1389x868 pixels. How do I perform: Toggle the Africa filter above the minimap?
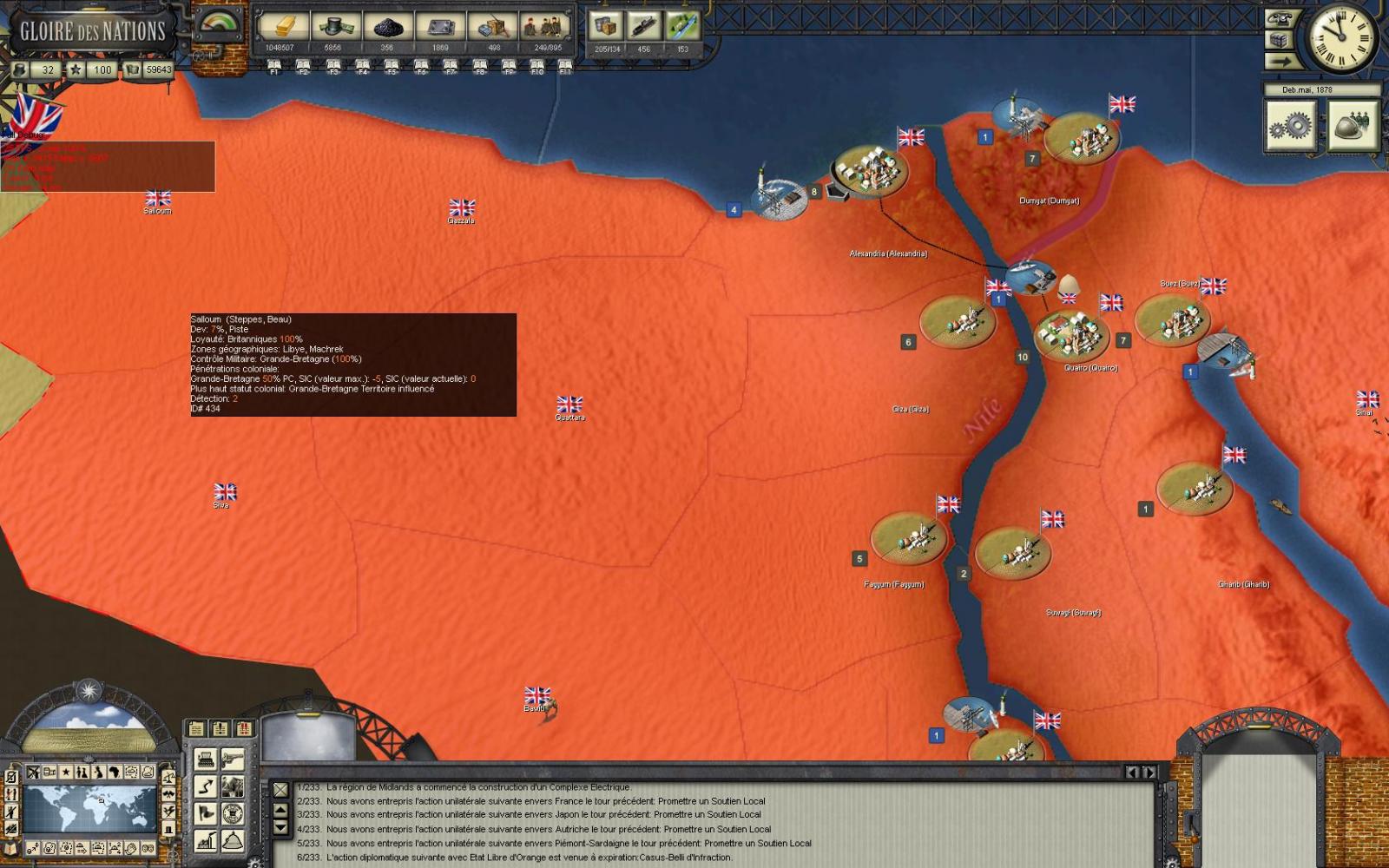click(x=115, y=772)
